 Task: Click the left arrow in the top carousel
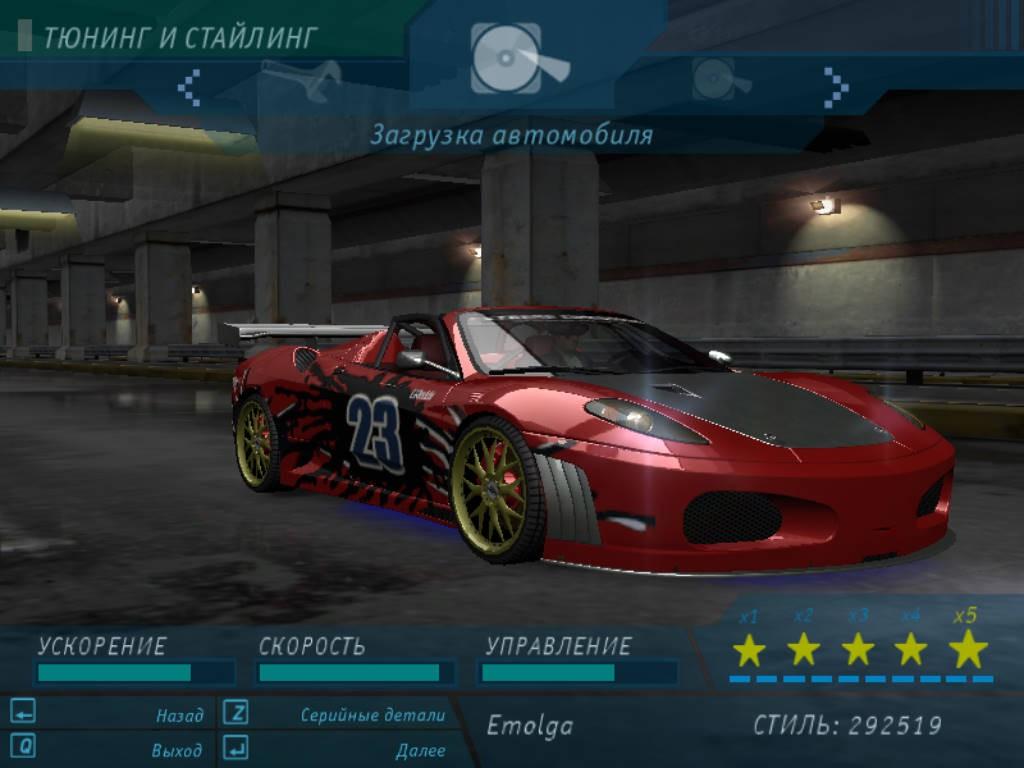(x=189, y=87)
